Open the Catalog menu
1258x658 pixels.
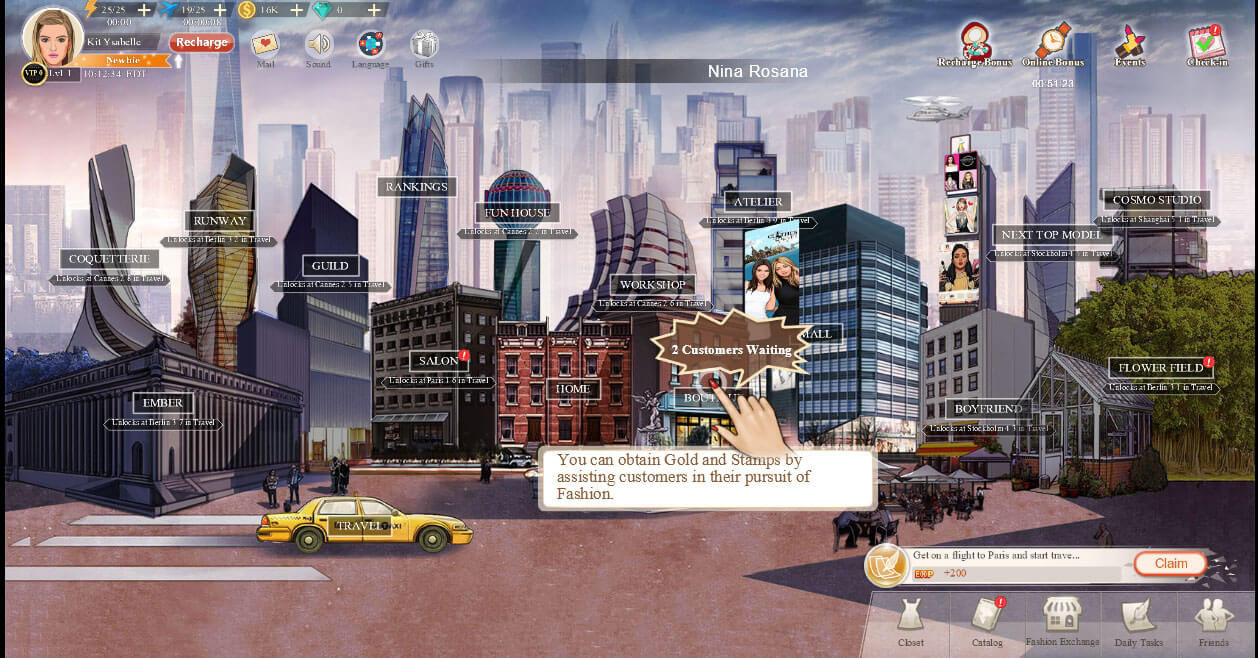[x=987, y=622]
